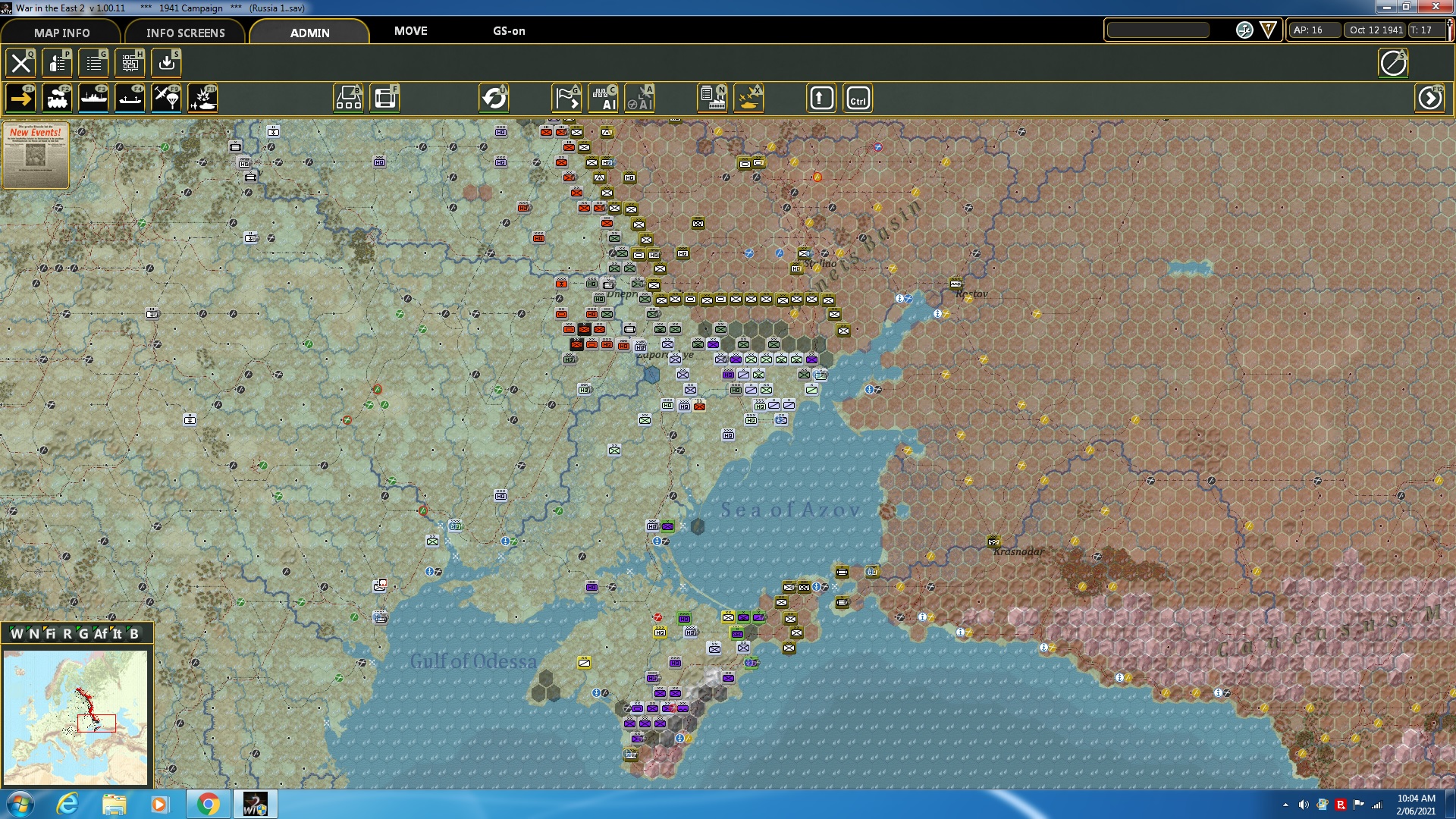The image size is (1456, 819).
Task: Toggle the GS-on setting
Action: pos(509,32)
